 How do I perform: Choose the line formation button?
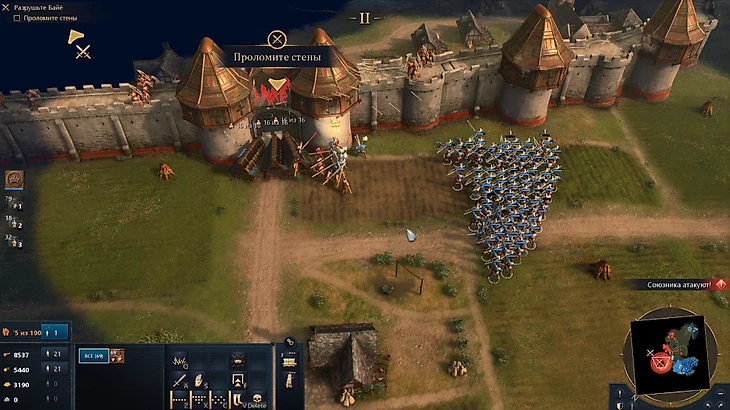point(180,399)
